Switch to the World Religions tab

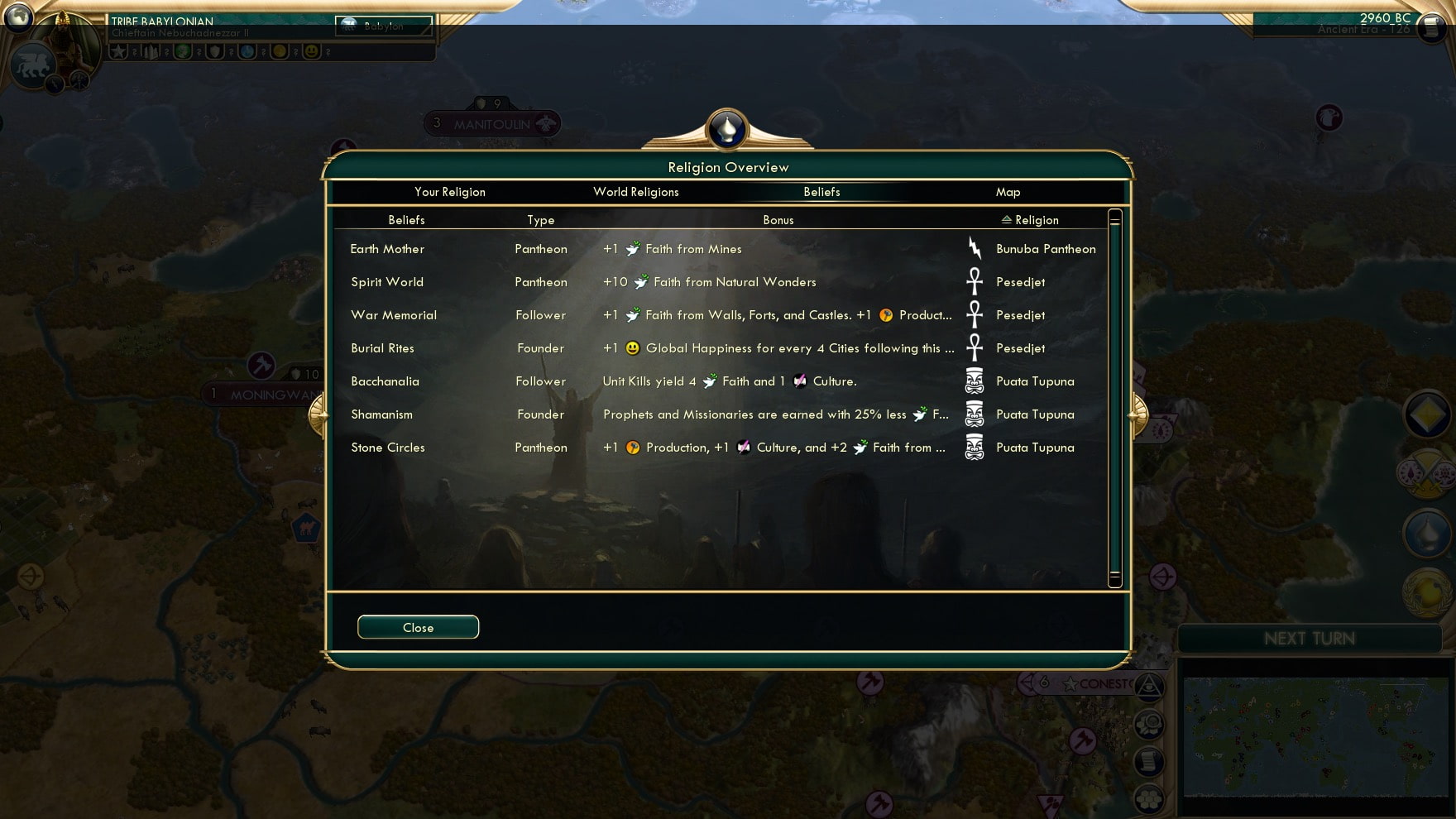(635, 192)
